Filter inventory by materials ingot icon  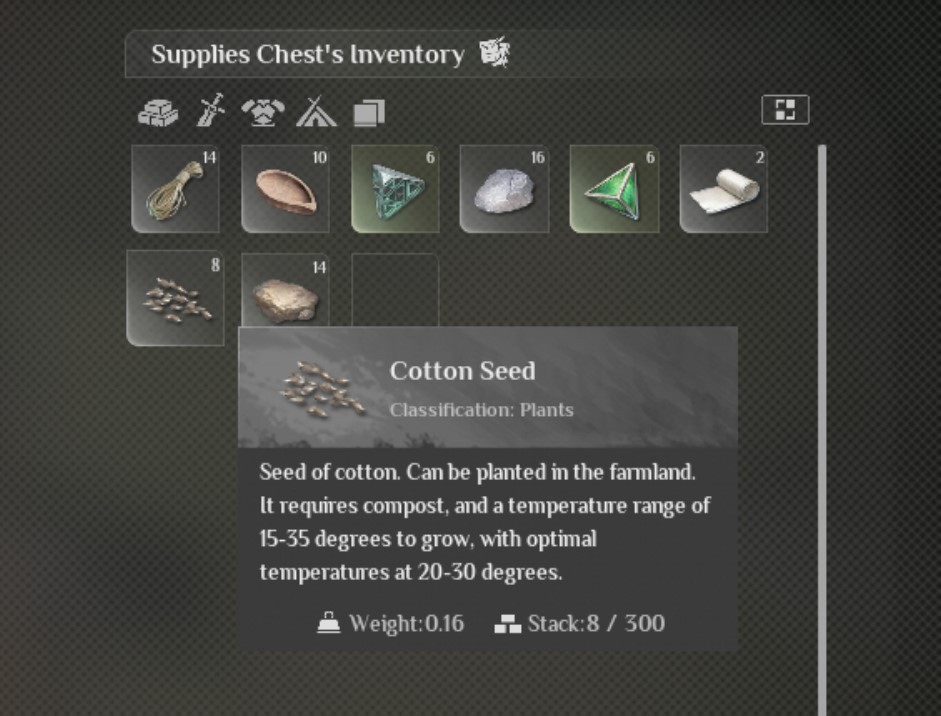[158, 113]
